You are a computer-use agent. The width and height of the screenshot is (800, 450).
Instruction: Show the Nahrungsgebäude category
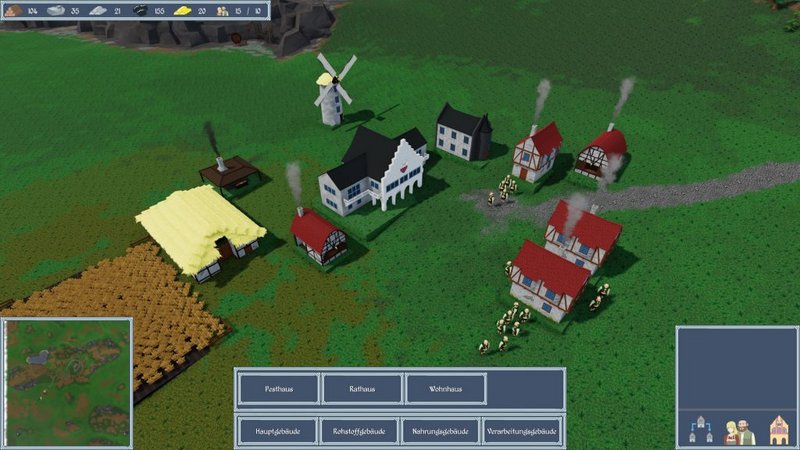440,431
